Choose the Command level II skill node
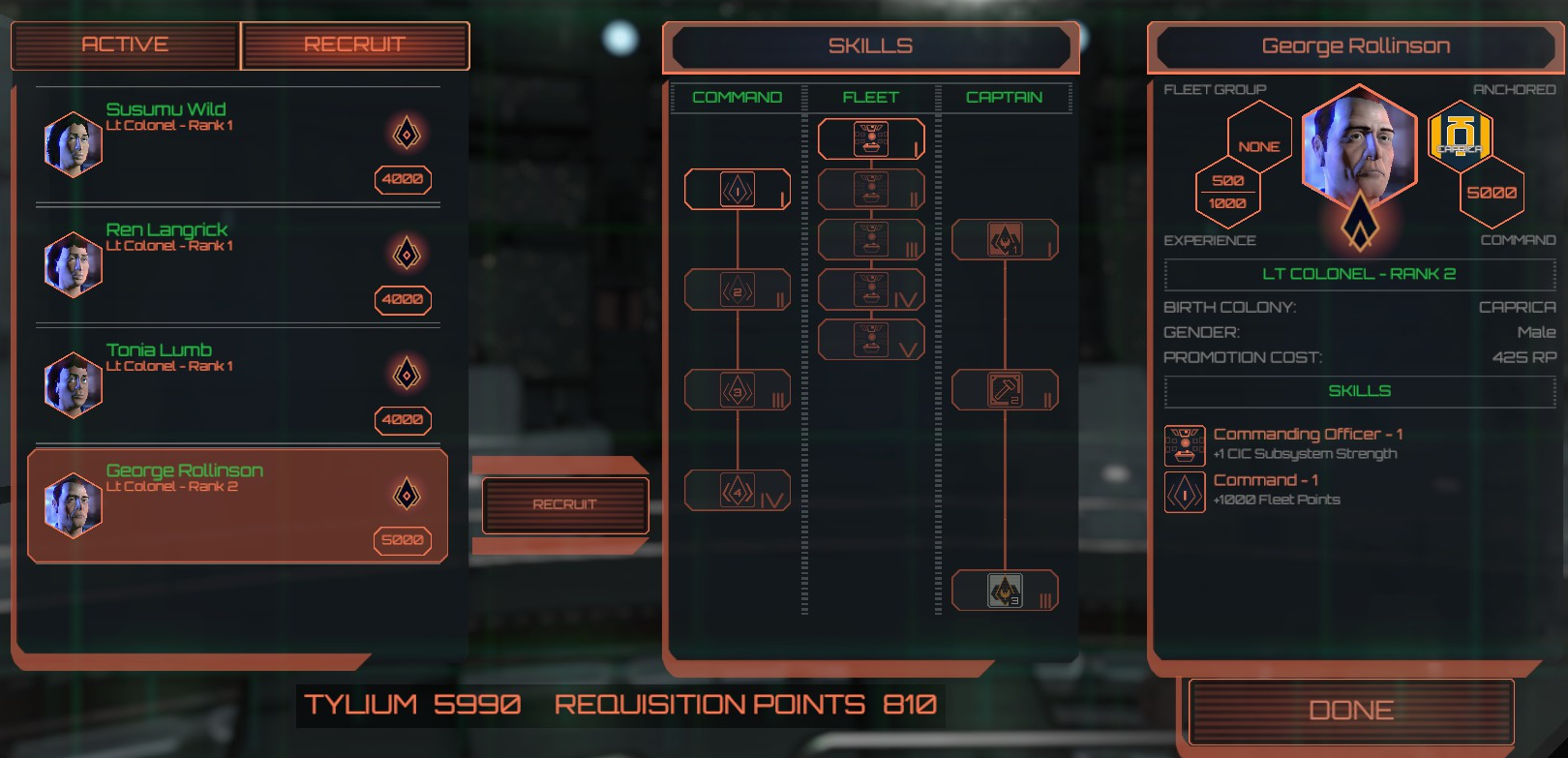 tap(738, 290)
